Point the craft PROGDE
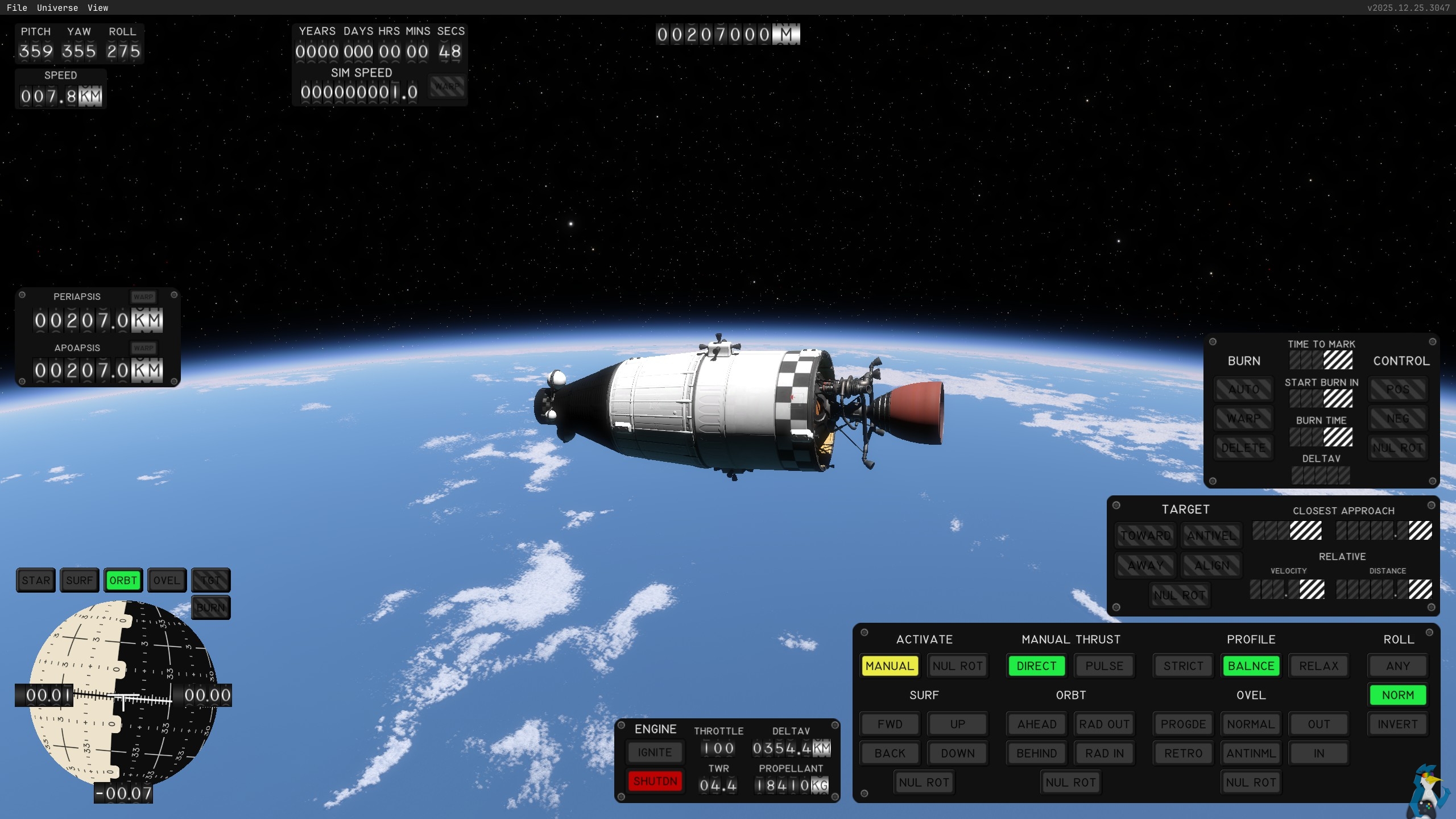 point(1183,725)
